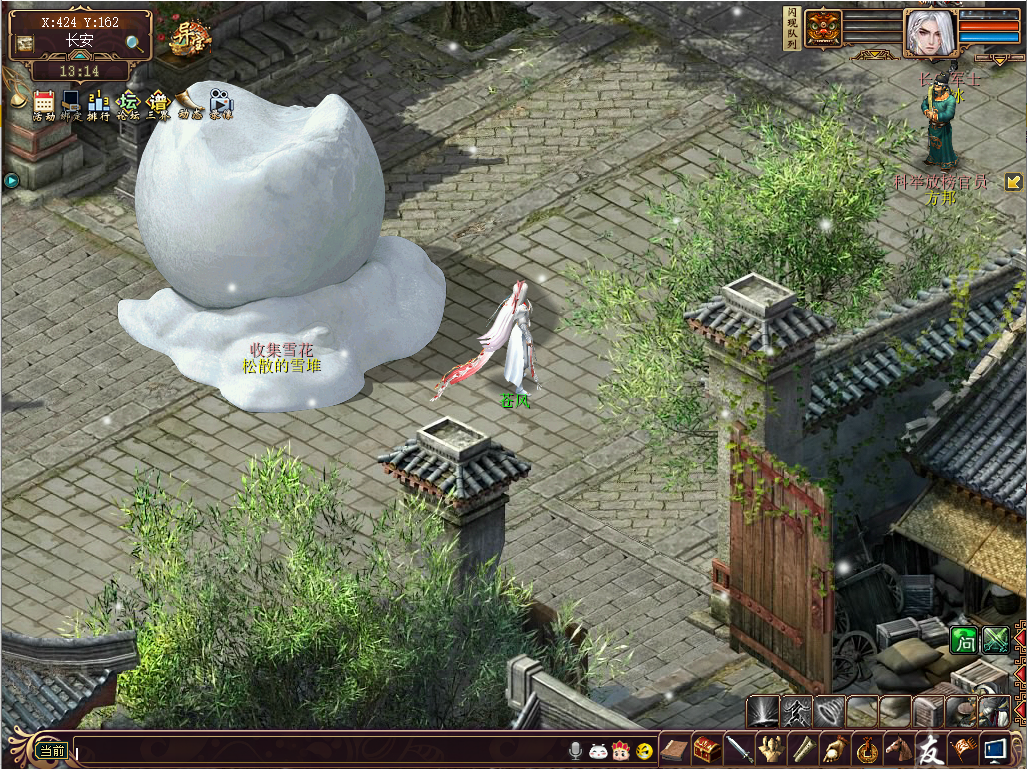Open the horse mount icon
This screenshot has width=1027, height=769.
click(899, 748)
